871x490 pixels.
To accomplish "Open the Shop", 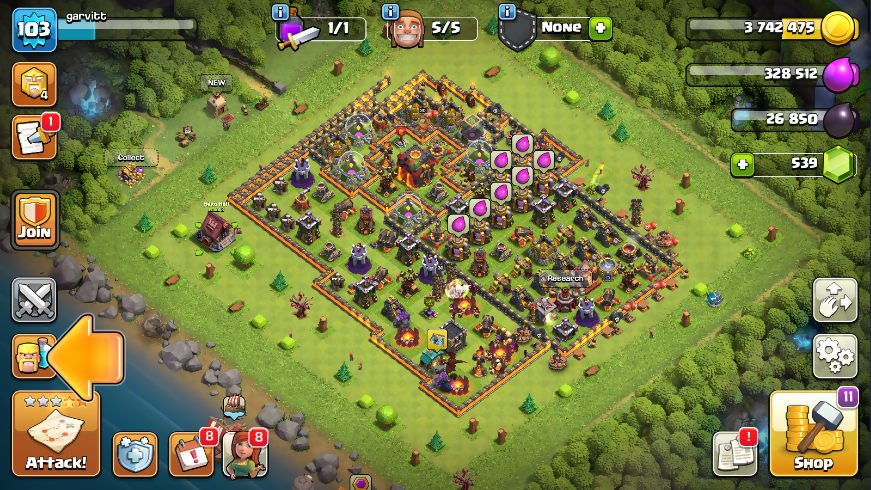I will pos(812,433).
